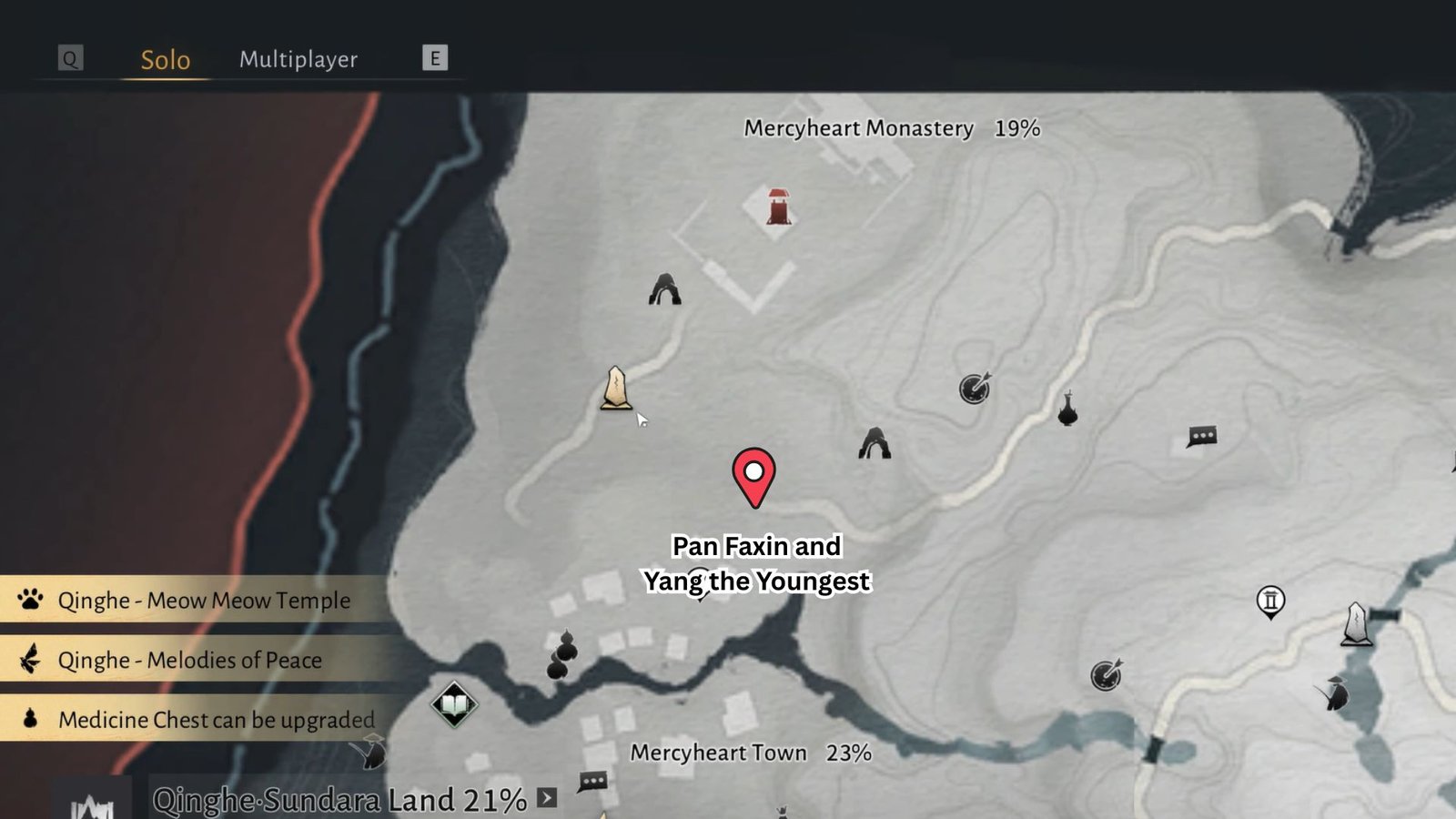Viewport: 1456px width, 819px height.
Task: Select the pillar pin marker on the map
Action: click(1270, 601)
